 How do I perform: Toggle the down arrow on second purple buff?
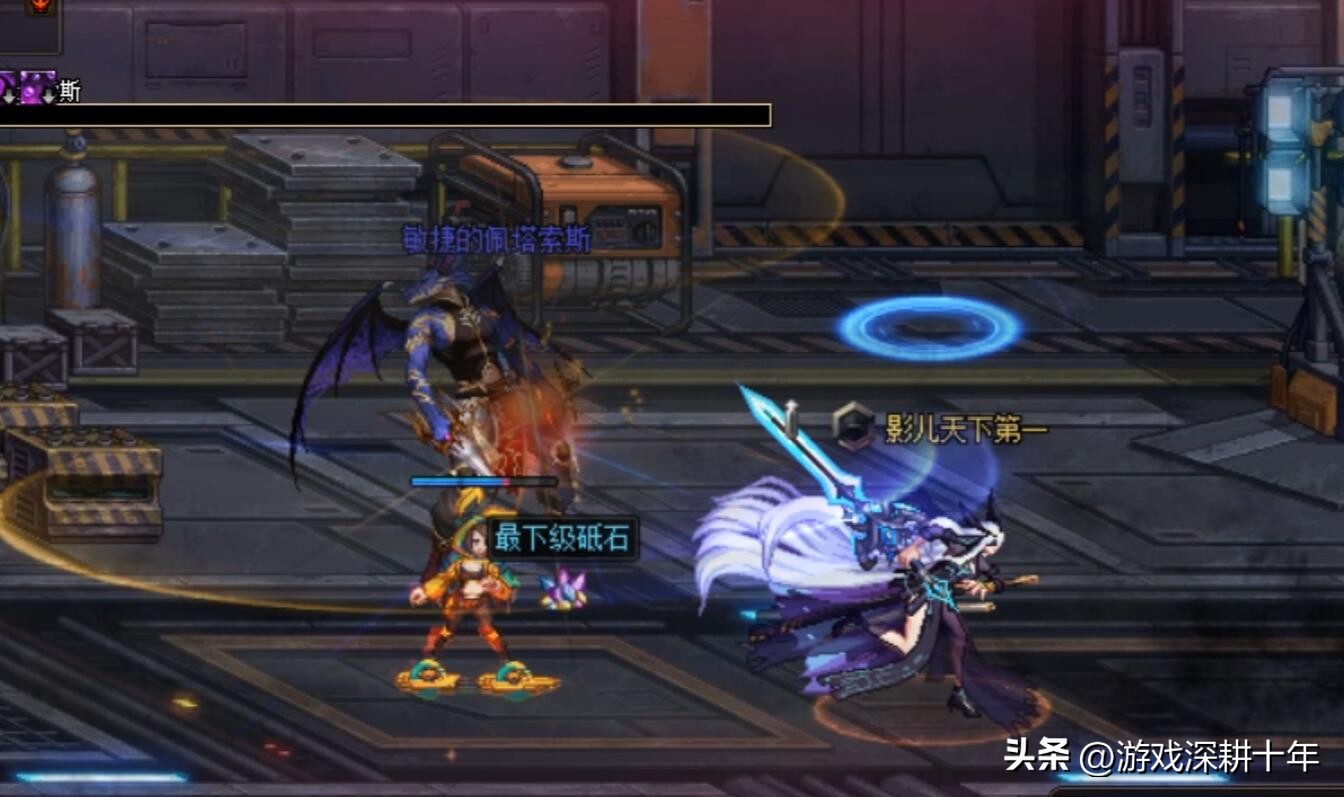[x=47, y=96]
